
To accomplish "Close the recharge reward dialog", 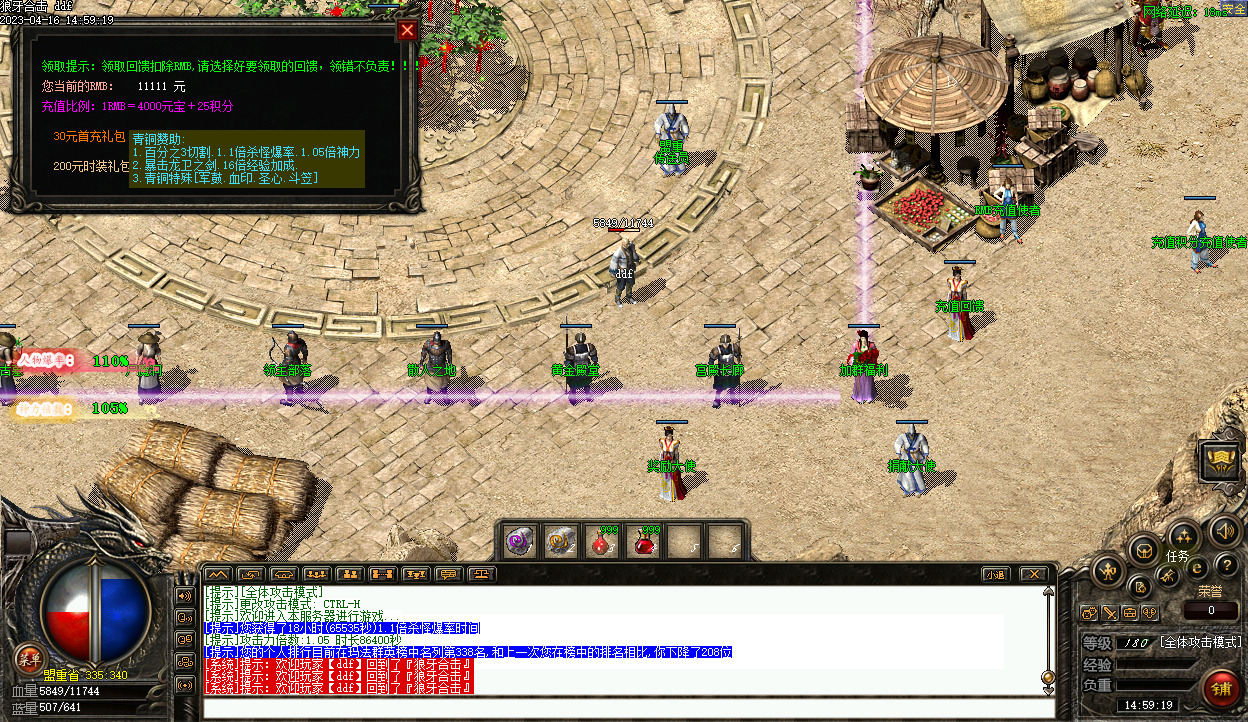I will click(x=407, y=30).
